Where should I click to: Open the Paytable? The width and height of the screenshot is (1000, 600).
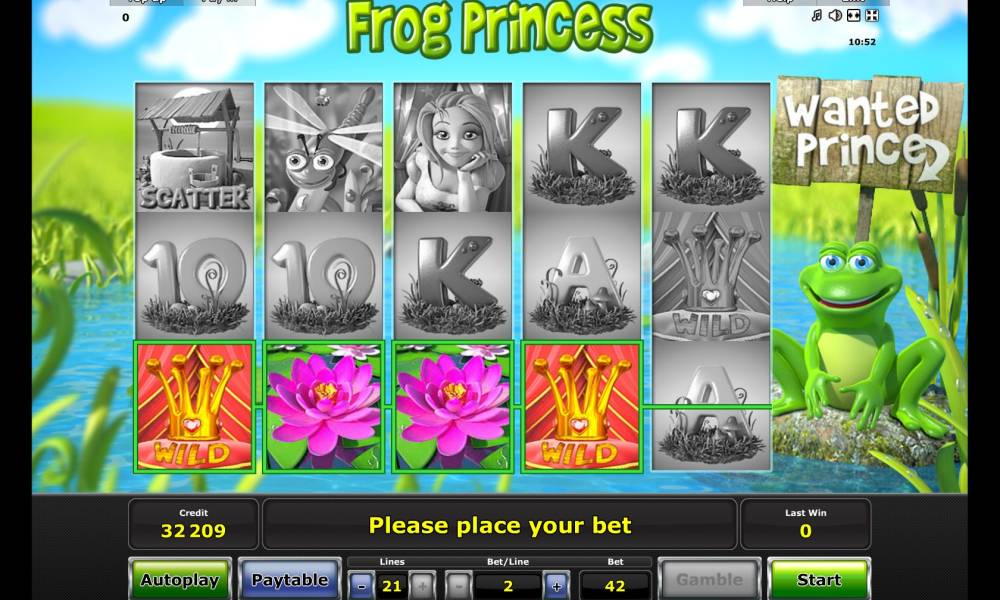[x=289, y=579]
